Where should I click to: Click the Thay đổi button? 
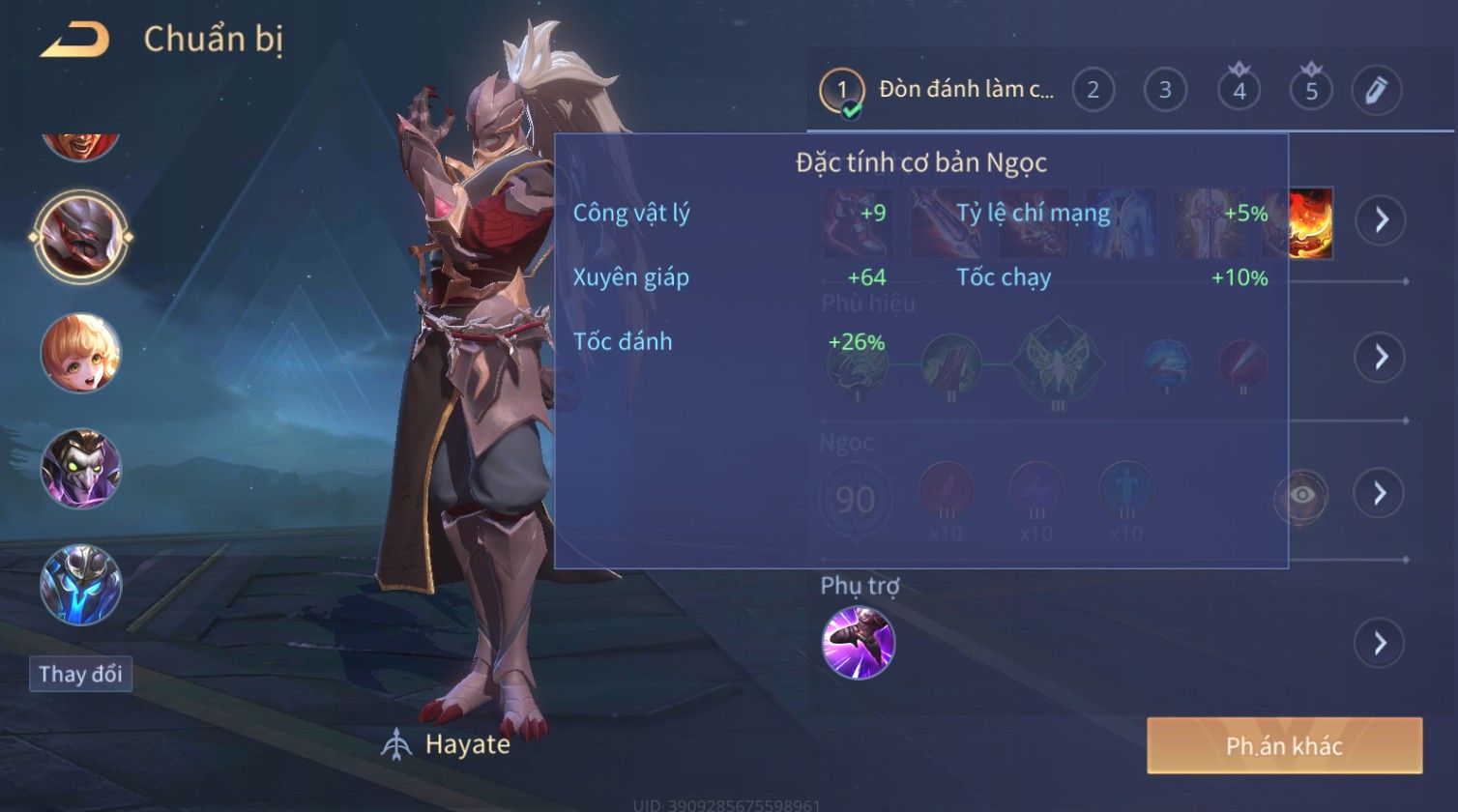(80, 674)
